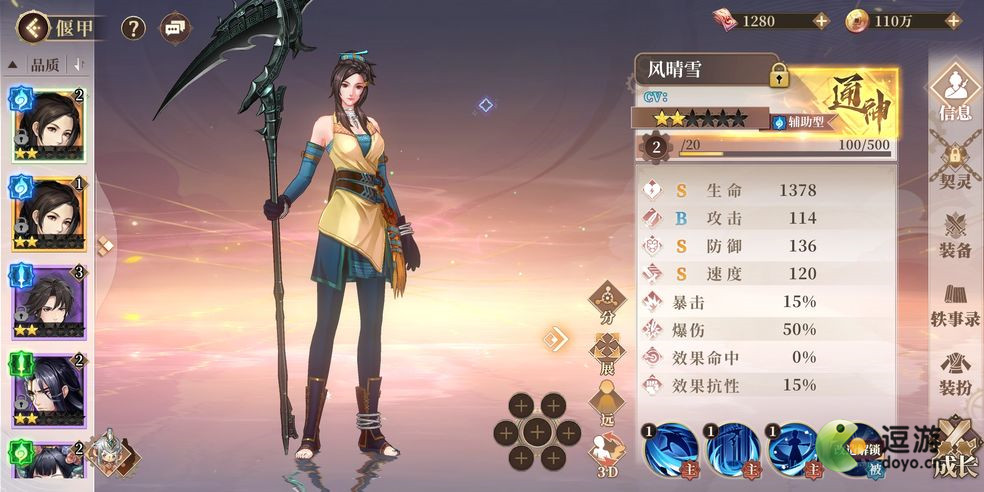Tap the 成长 growth button

955,448
